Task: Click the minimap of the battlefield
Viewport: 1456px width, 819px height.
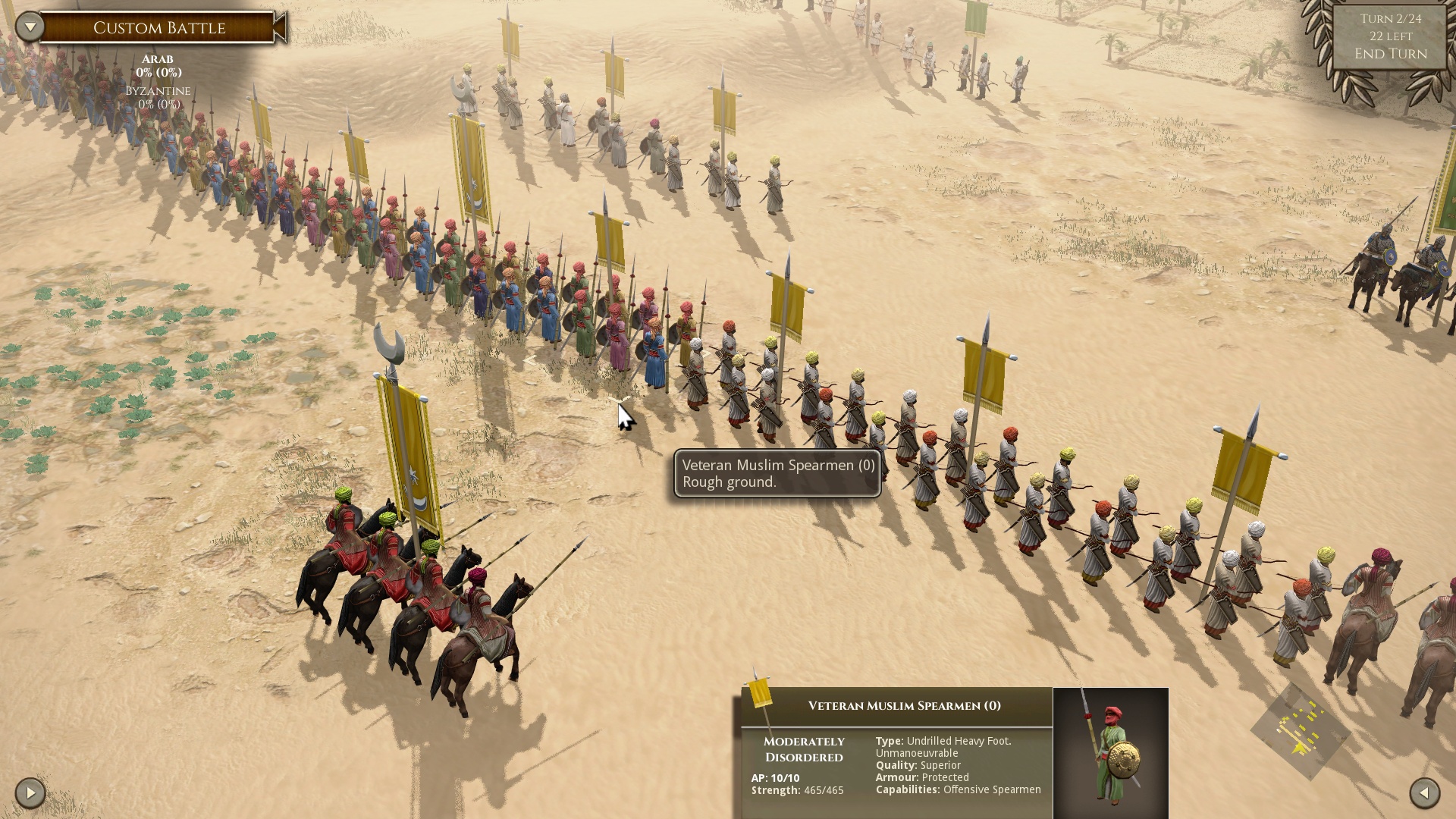Action: pyautogui.click(x=1300, y=730)
